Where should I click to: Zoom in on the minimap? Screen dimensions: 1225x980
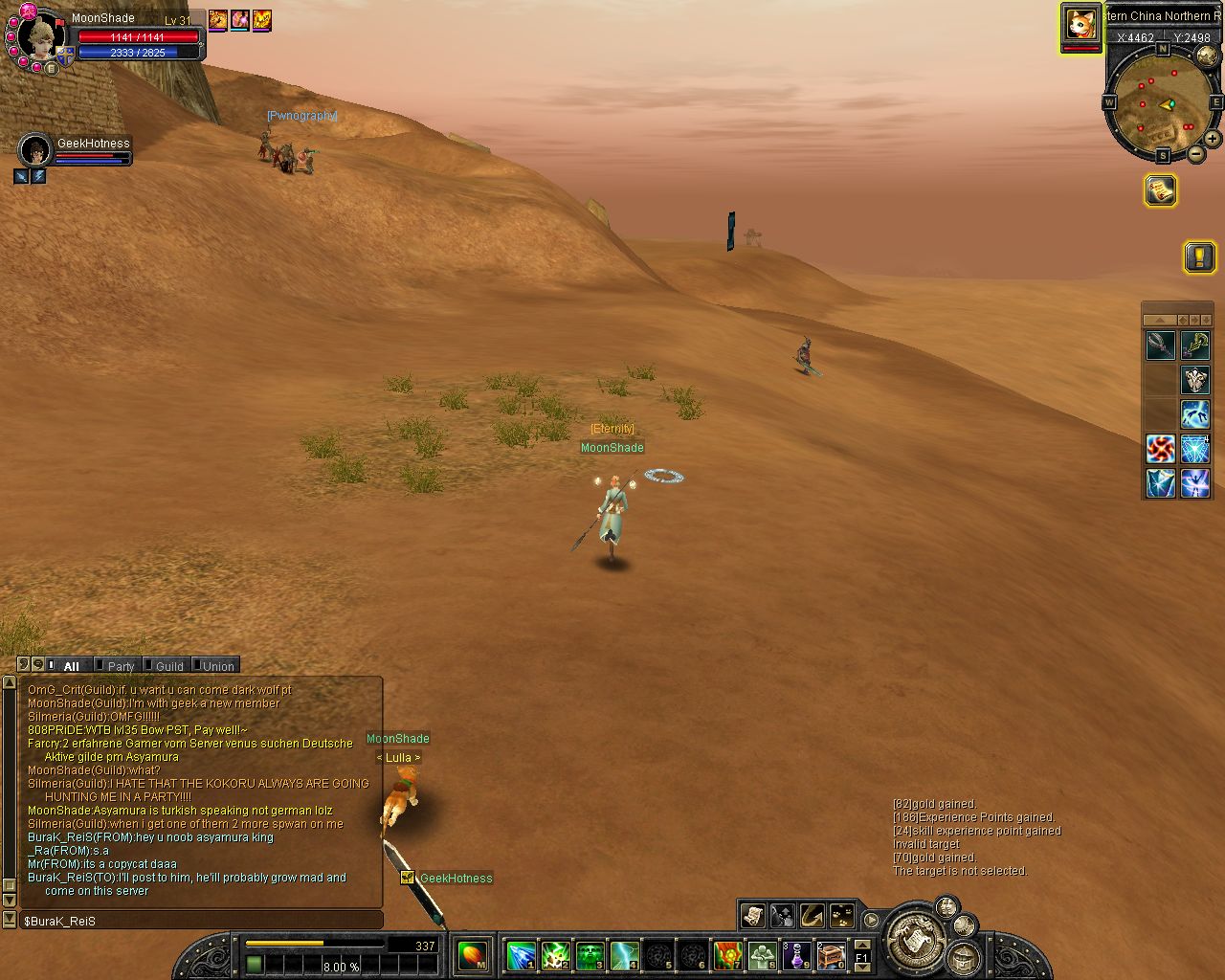[x=1212, y=139]
